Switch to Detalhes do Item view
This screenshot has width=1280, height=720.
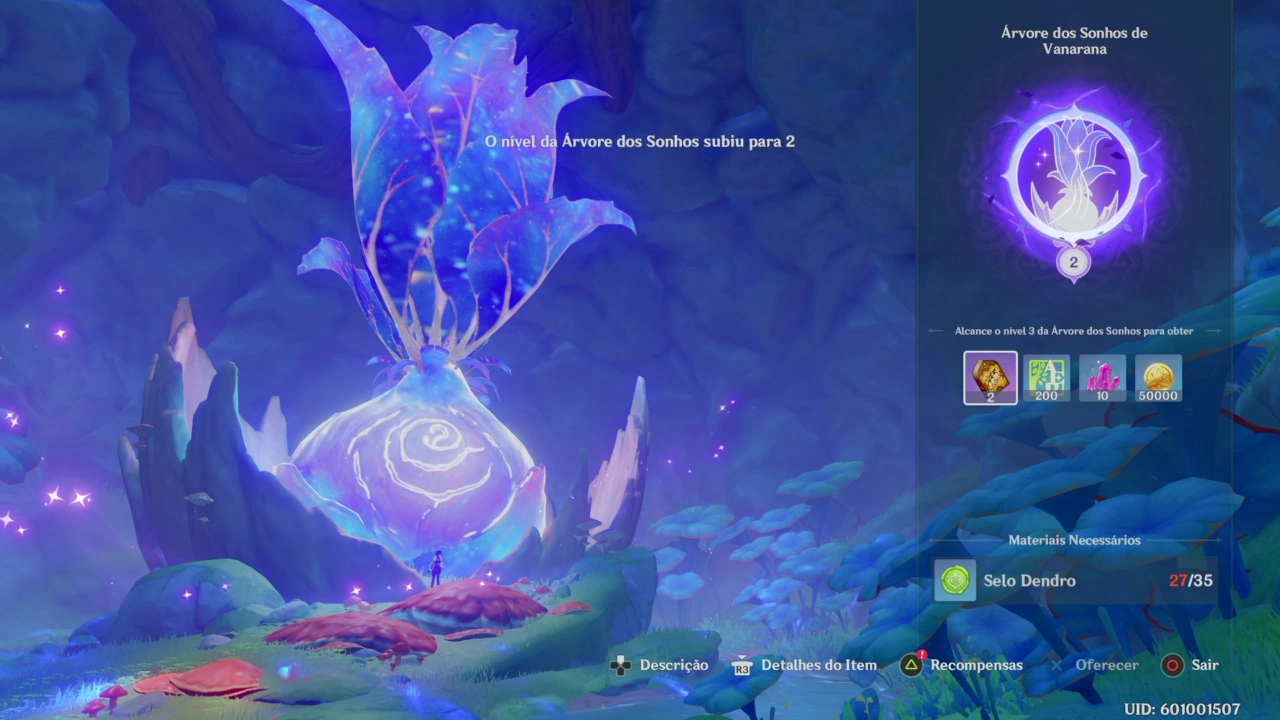tap(818, 665)
